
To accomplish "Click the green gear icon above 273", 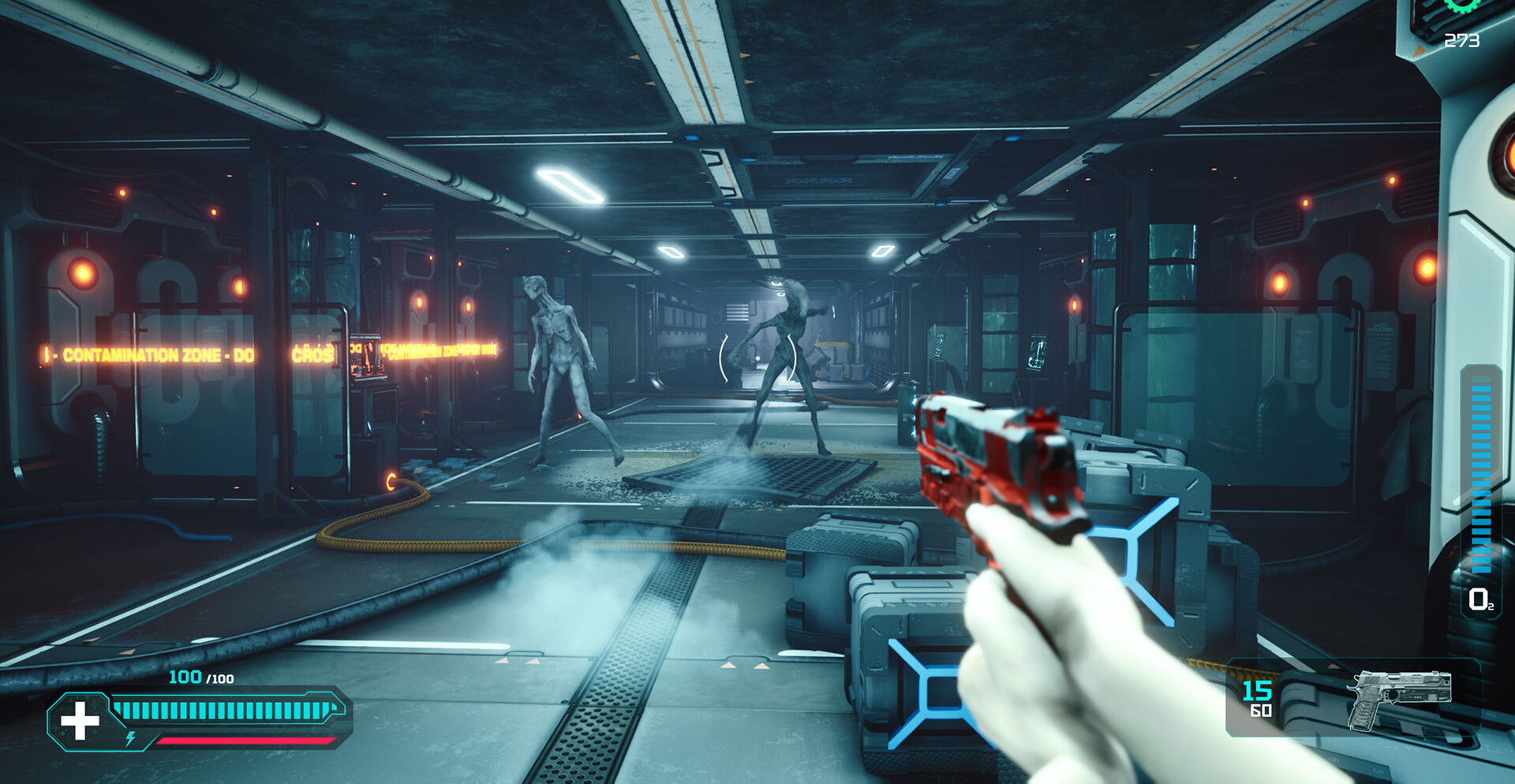I will tap(1462, 6).
